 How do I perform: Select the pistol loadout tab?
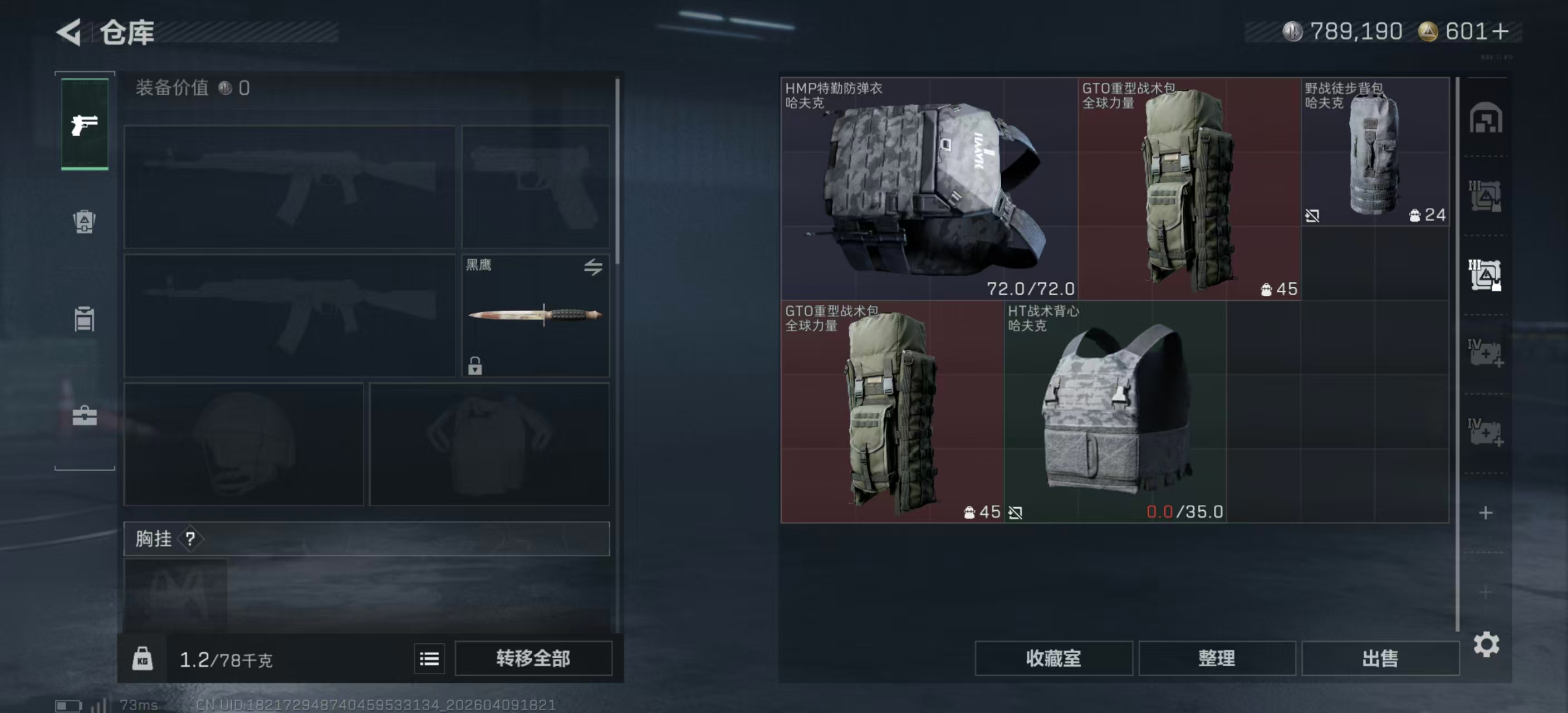point(84,125)
